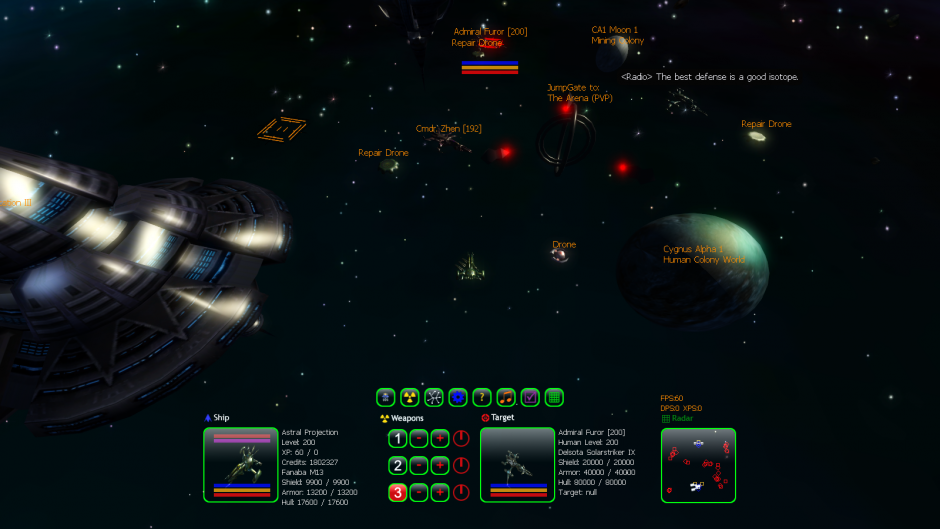Image resolution: width=940 pixels, height=529 pixels.
Task: Click the yellow radiation toolbar icon
Action: 410,397
